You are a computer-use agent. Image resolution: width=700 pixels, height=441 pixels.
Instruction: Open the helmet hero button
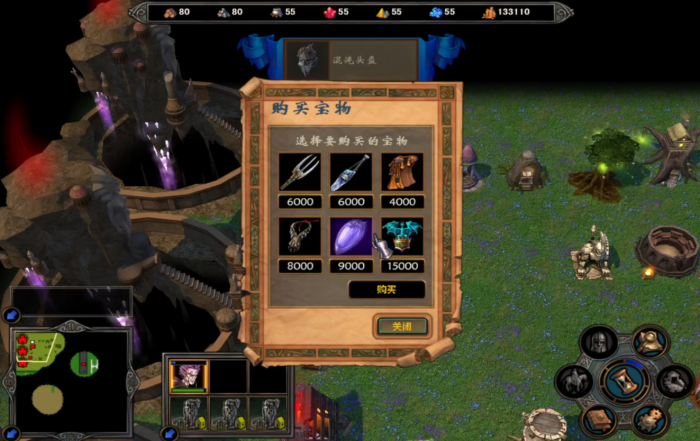click(x=598, y=342)
